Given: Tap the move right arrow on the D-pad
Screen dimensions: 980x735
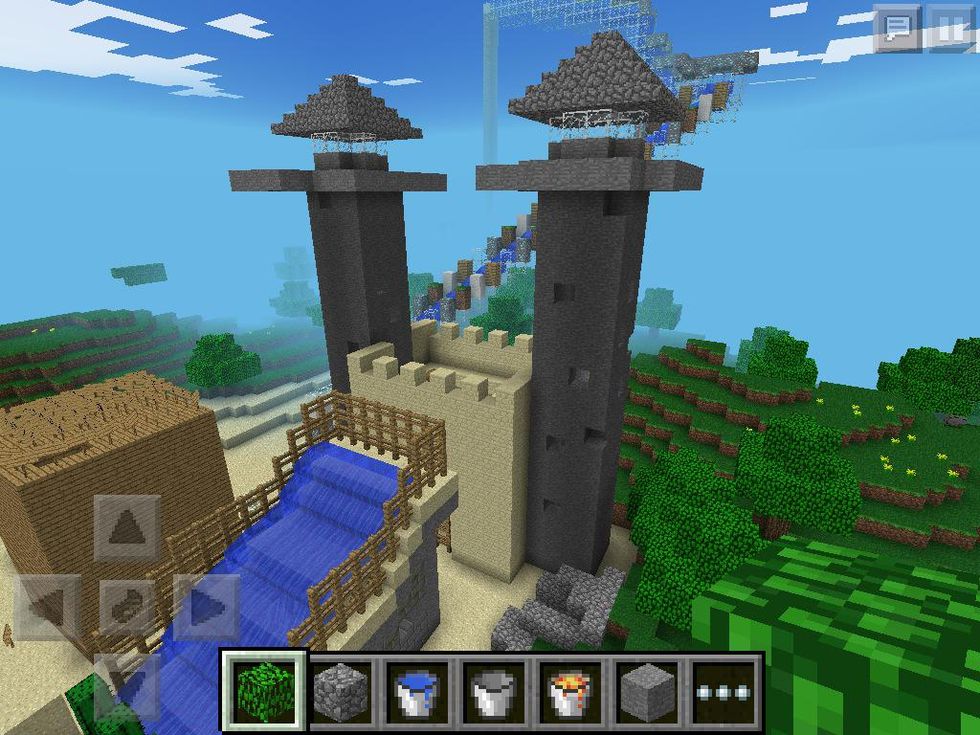Looking at the screenshot, I should [x=205, y=607].
